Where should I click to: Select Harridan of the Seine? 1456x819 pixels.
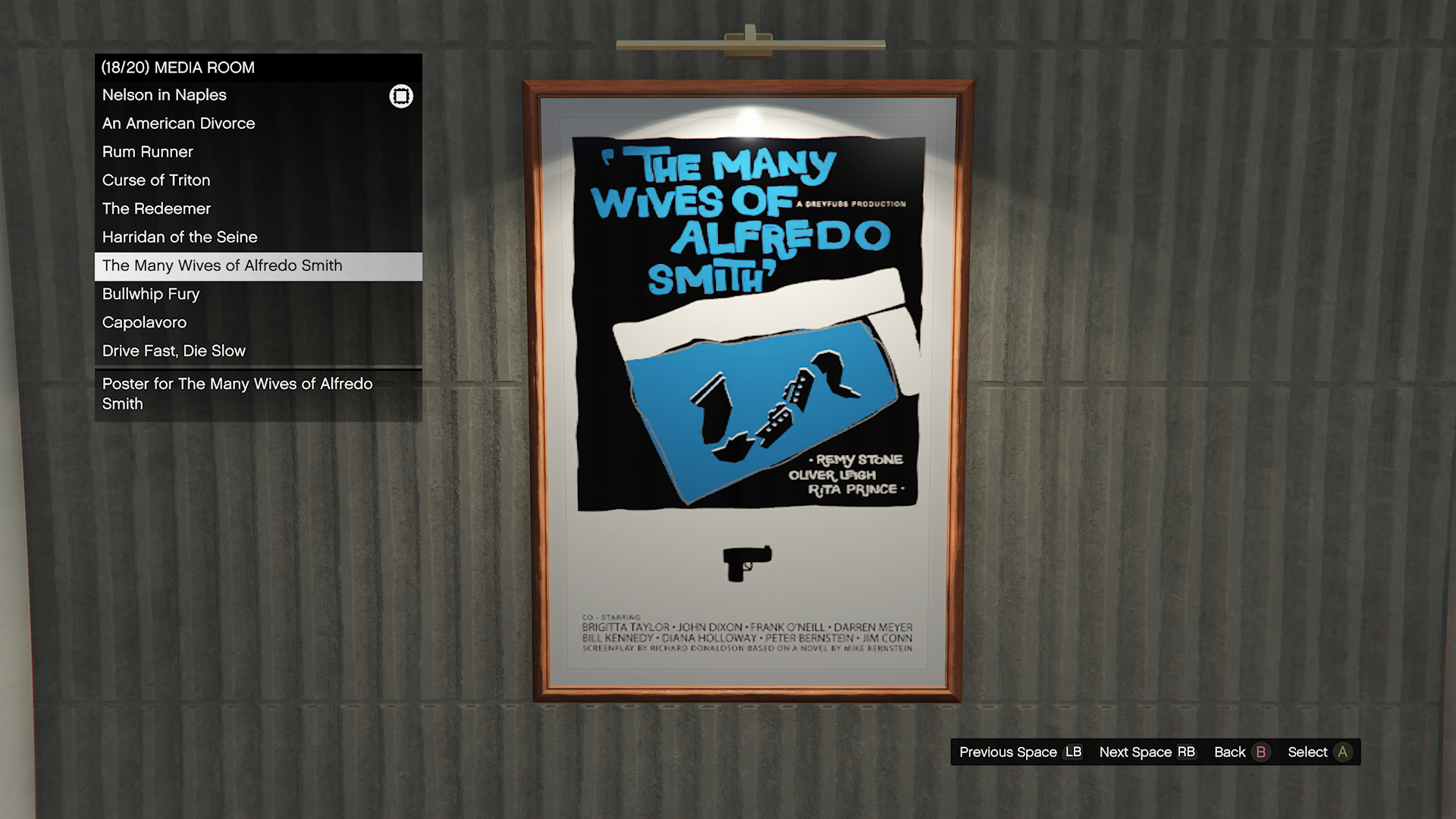click(180, 237)
